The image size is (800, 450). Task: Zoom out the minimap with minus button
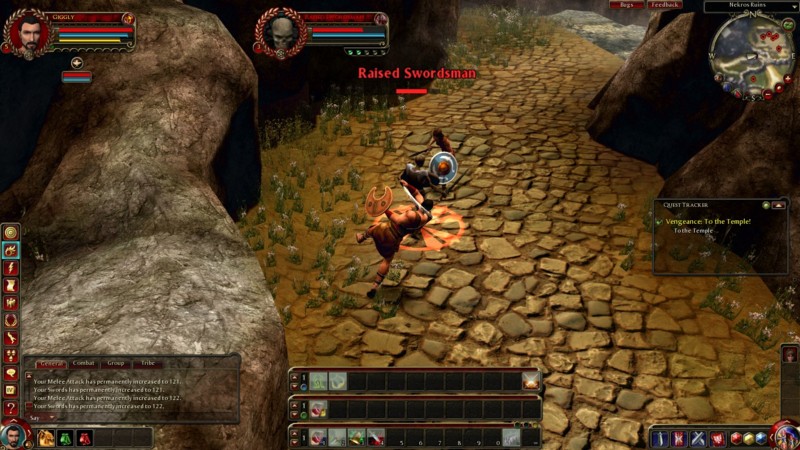pos(767,94)
